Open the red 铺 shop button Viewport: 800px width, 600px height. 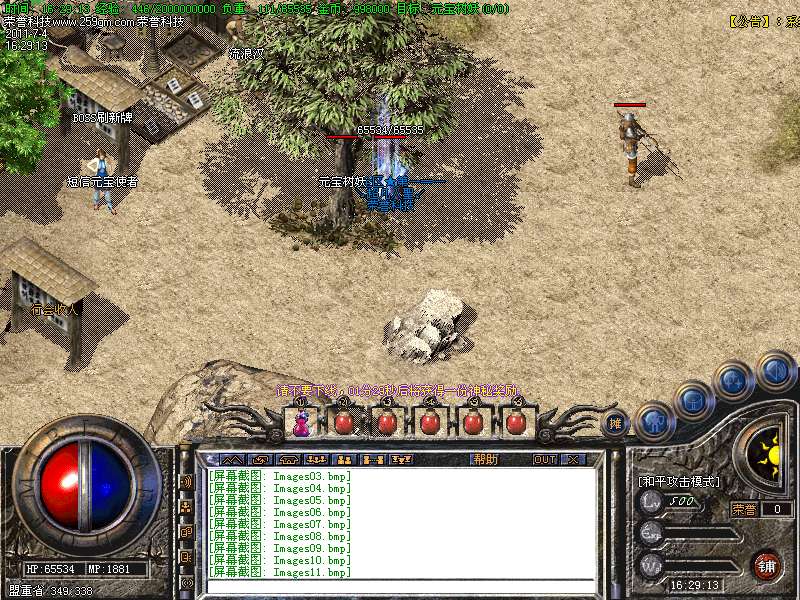[x=767, y=565]
